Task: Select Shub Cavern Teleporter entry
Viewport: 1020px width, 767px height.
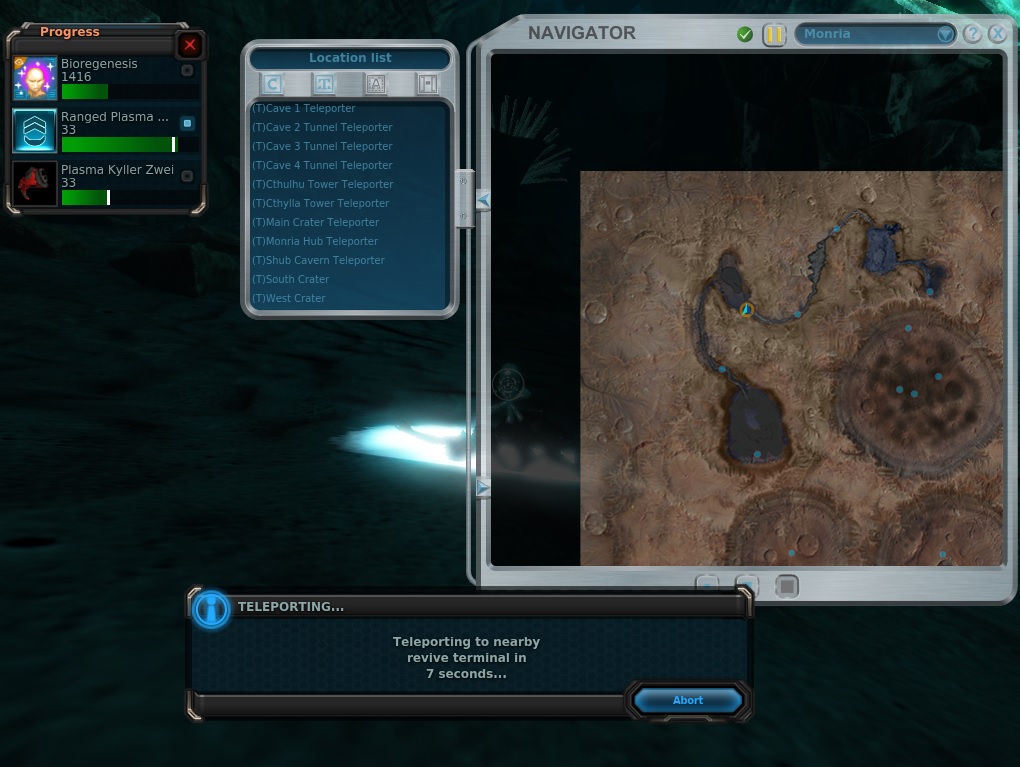Action: (318, 260)
